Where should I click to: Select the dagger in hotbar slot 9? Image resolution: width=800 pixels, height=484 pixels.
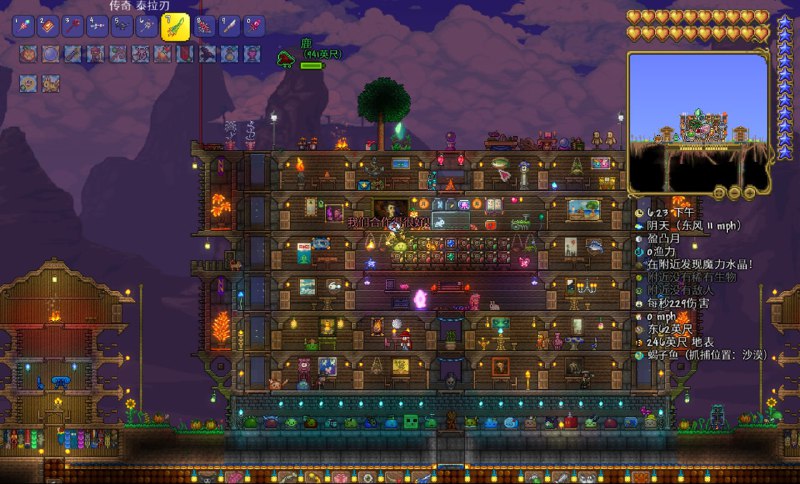pyautogui.click(x=229, y=26)
